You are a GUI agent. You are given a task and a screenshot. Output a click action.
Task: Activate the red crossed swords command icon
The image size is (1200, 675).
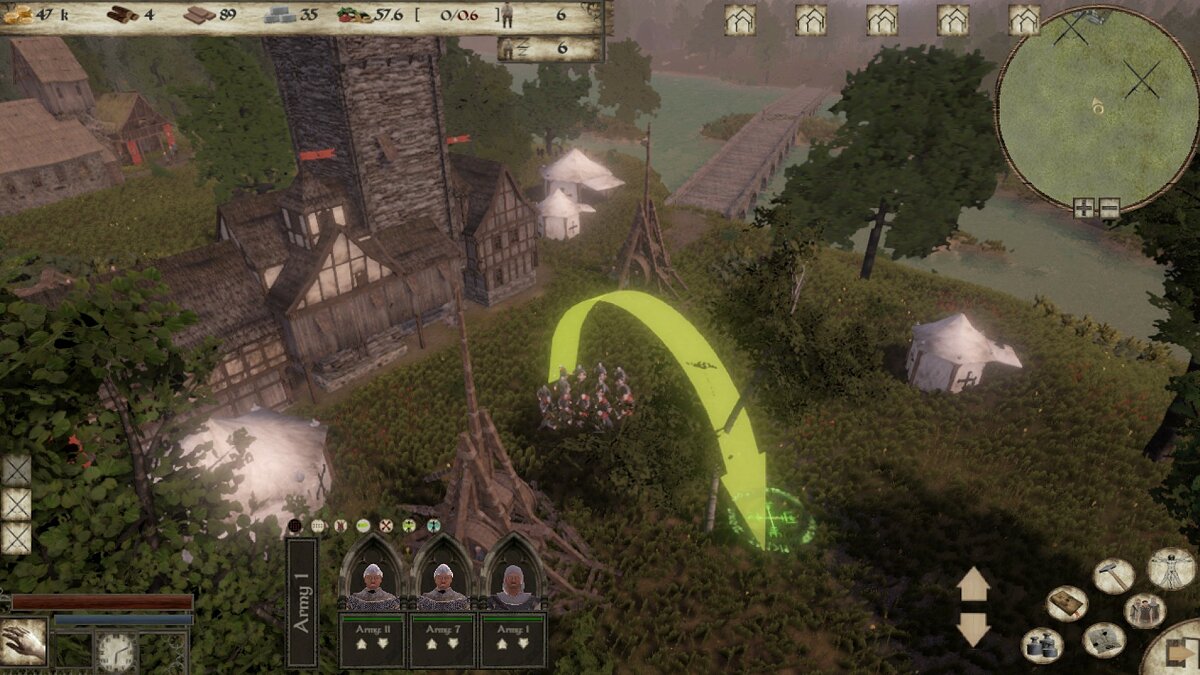click(x=386, y=525)
